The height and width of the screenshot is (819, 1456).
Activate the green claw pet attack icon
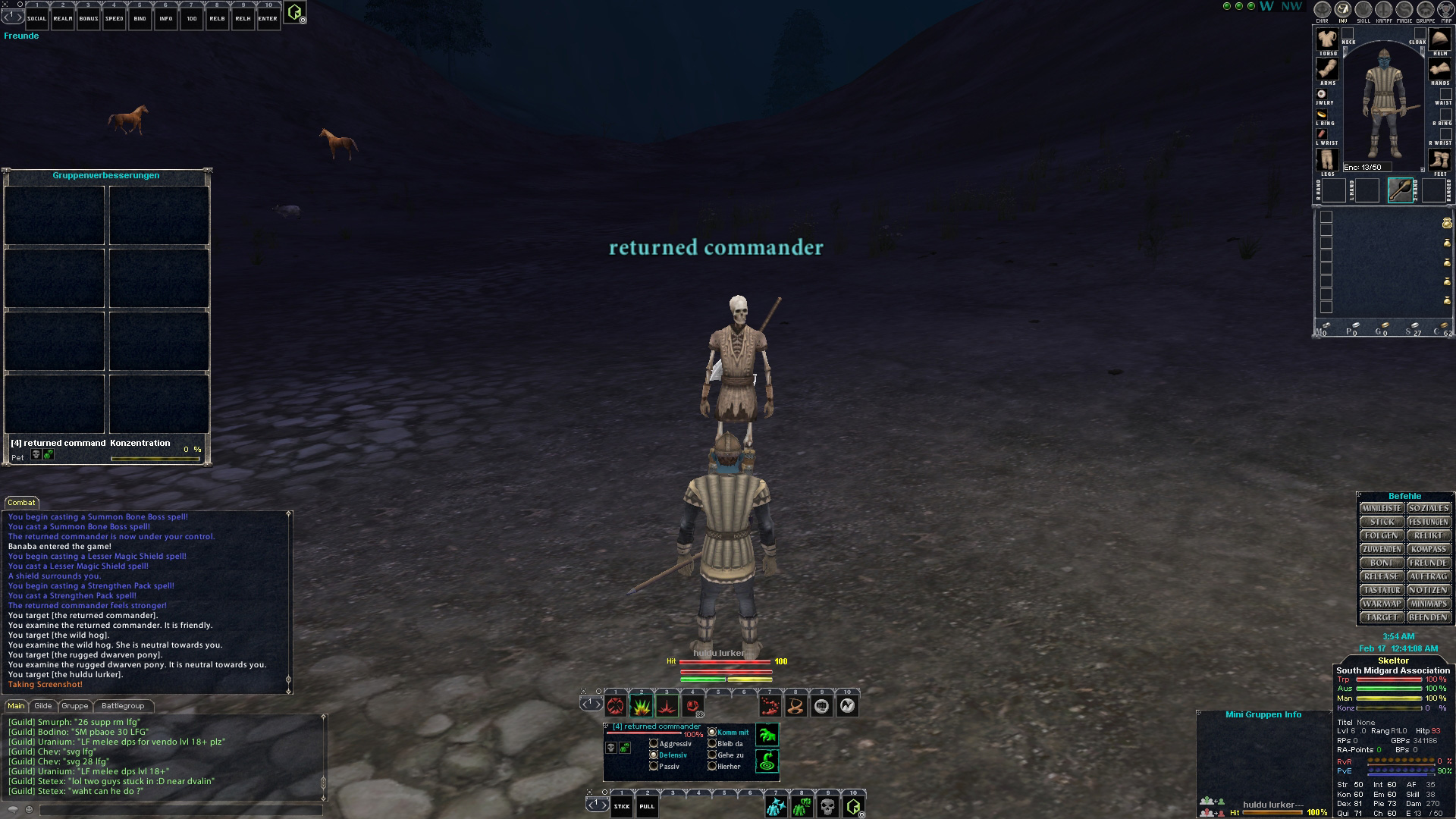click(767, 735)
